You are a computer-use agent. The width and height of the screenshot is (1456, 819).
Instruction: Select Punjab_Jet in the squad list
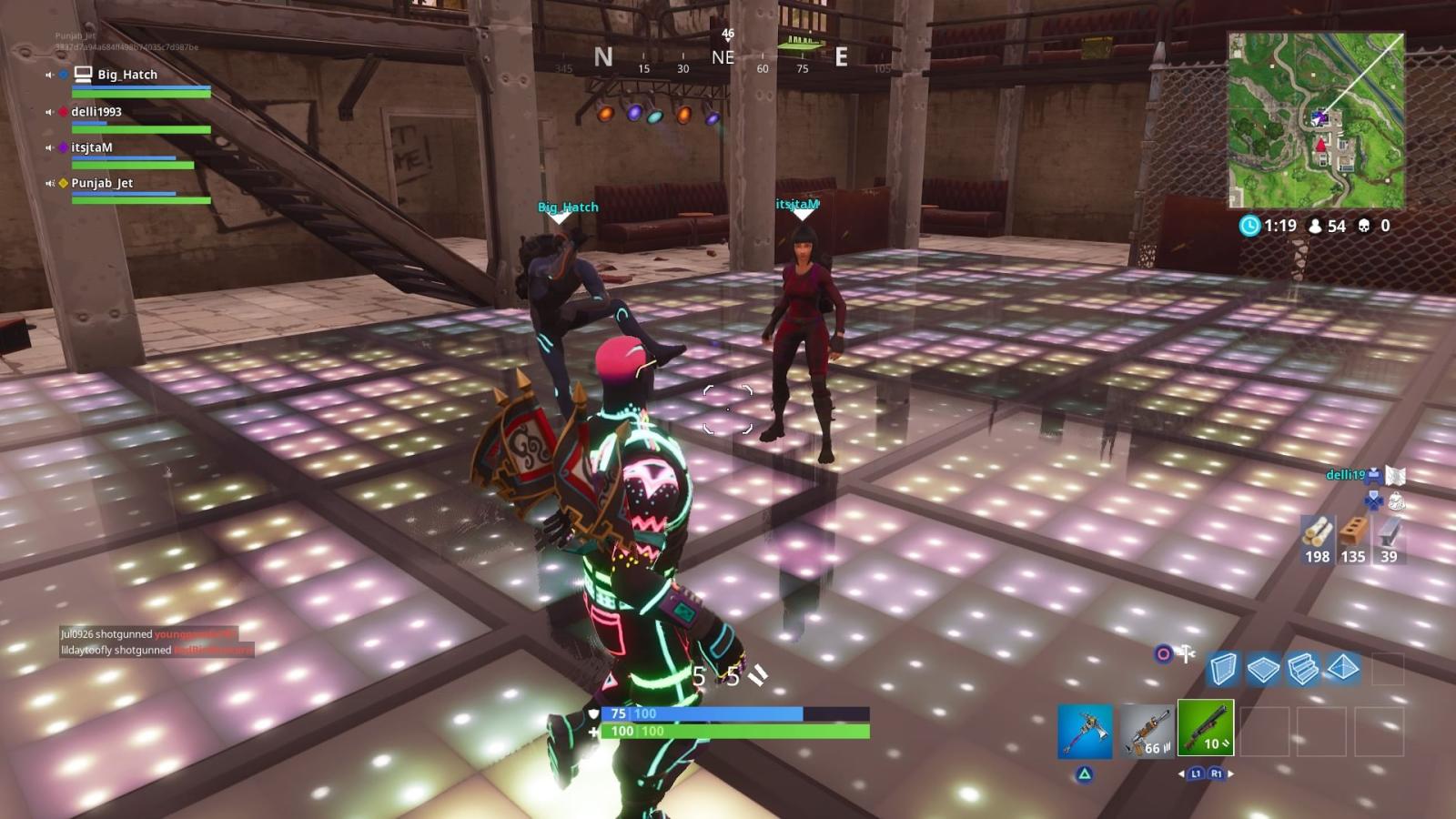pyautogui.click(x=102, y=183)
